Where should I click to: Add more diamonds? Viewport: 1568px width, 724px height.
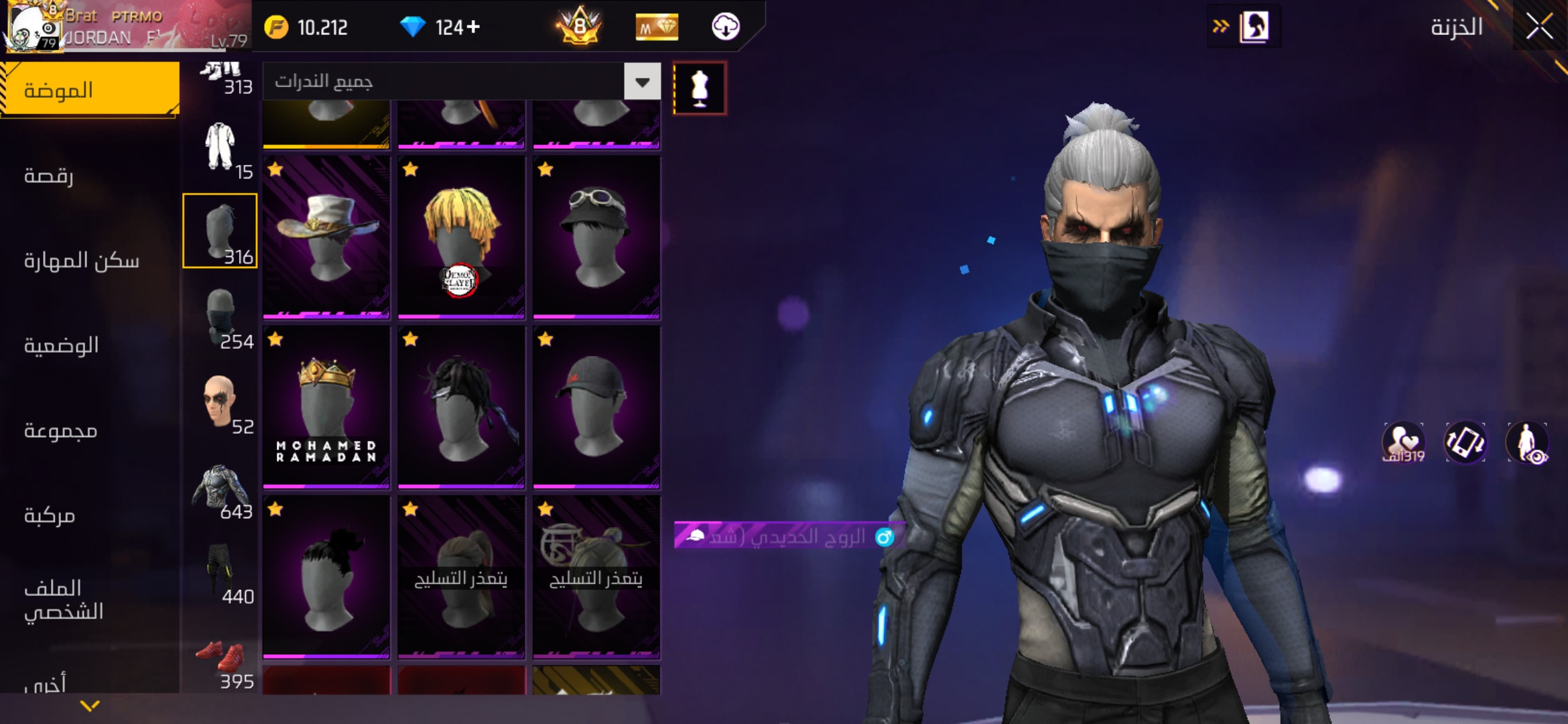pyautogui.click(x=474, y=27)
